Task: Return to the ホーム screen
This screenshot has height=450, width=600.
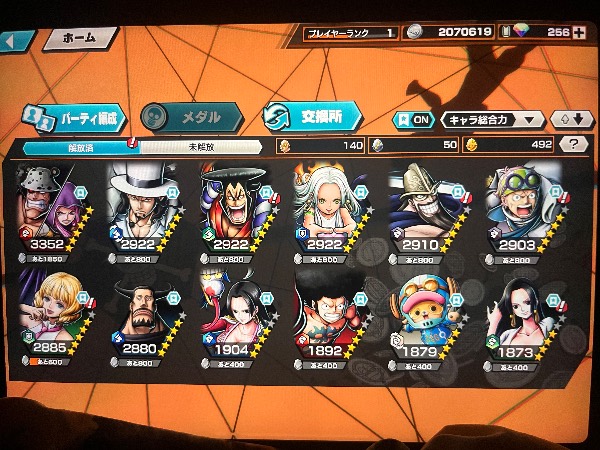Action: click(x=78, y=38)
